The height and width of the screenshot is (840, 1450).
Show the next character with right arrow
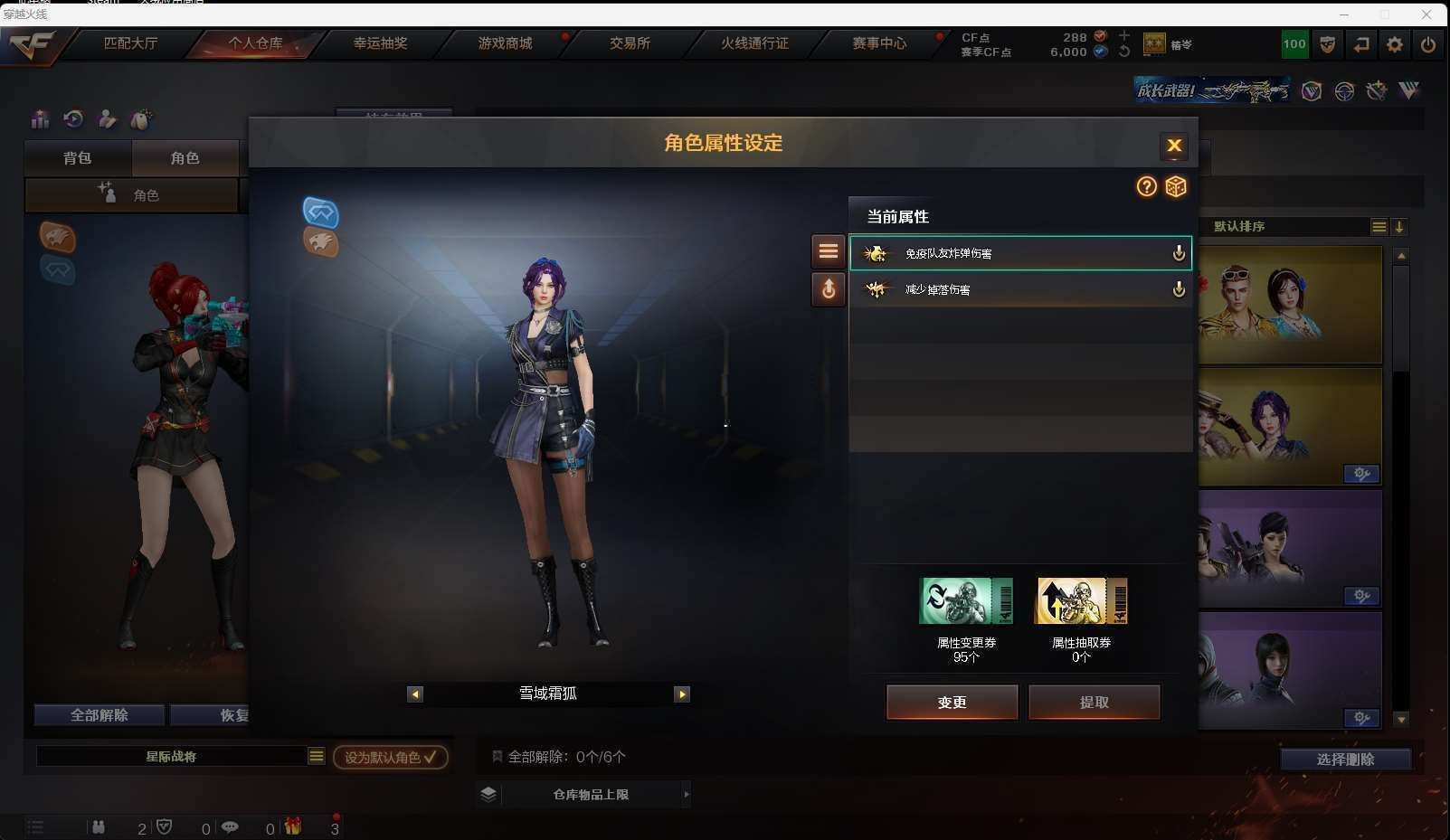click(682, 694)
